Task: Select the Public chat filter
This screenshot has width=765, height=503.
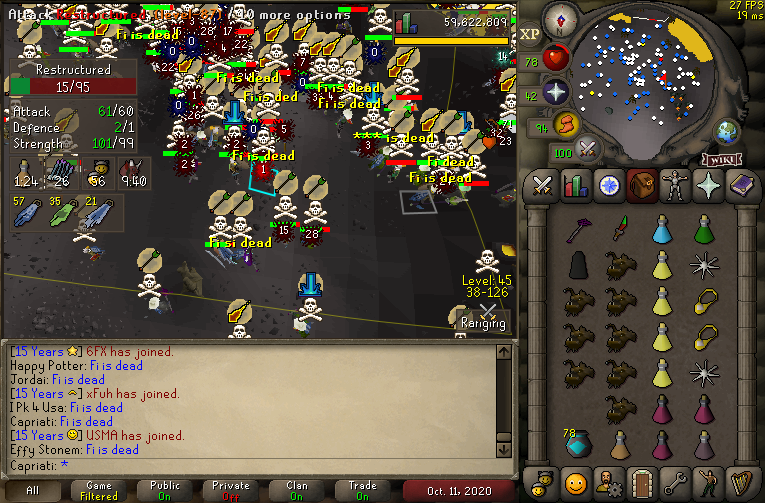Action: 165,490
